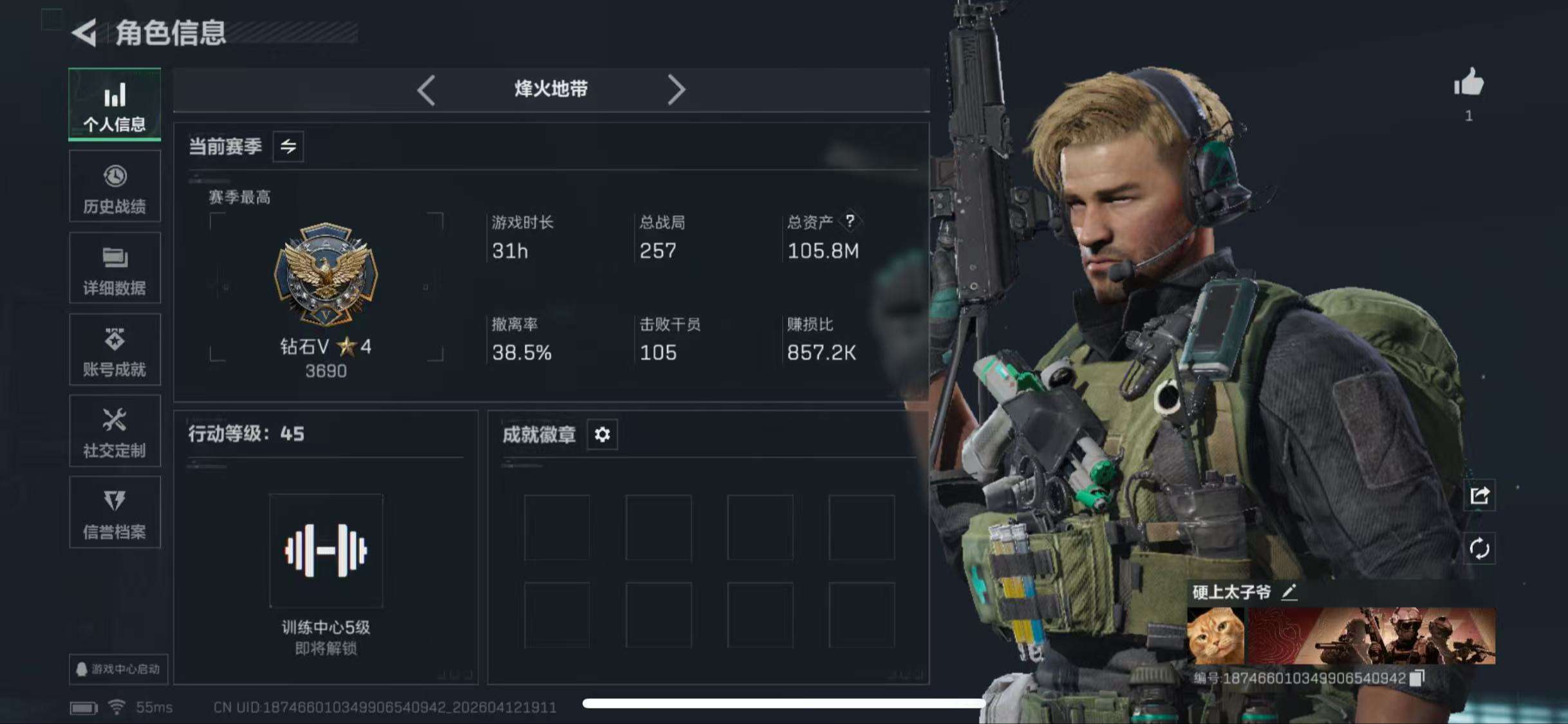Click the orange cat avatar
Image resolution: width=1568 pixels, height=724 pixels.
(1215, 636)
